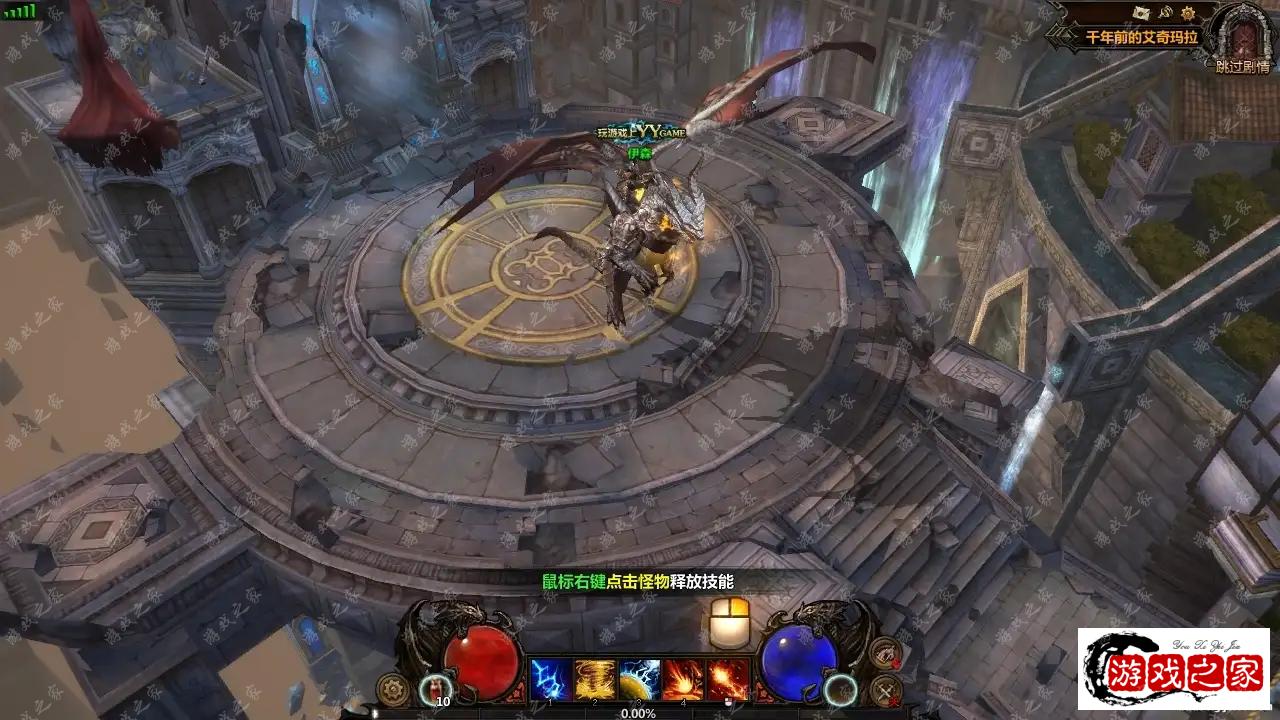Click the round gear button beside health orb
This screenshot has height=720, width=1280.
click(x=392, y=689)
